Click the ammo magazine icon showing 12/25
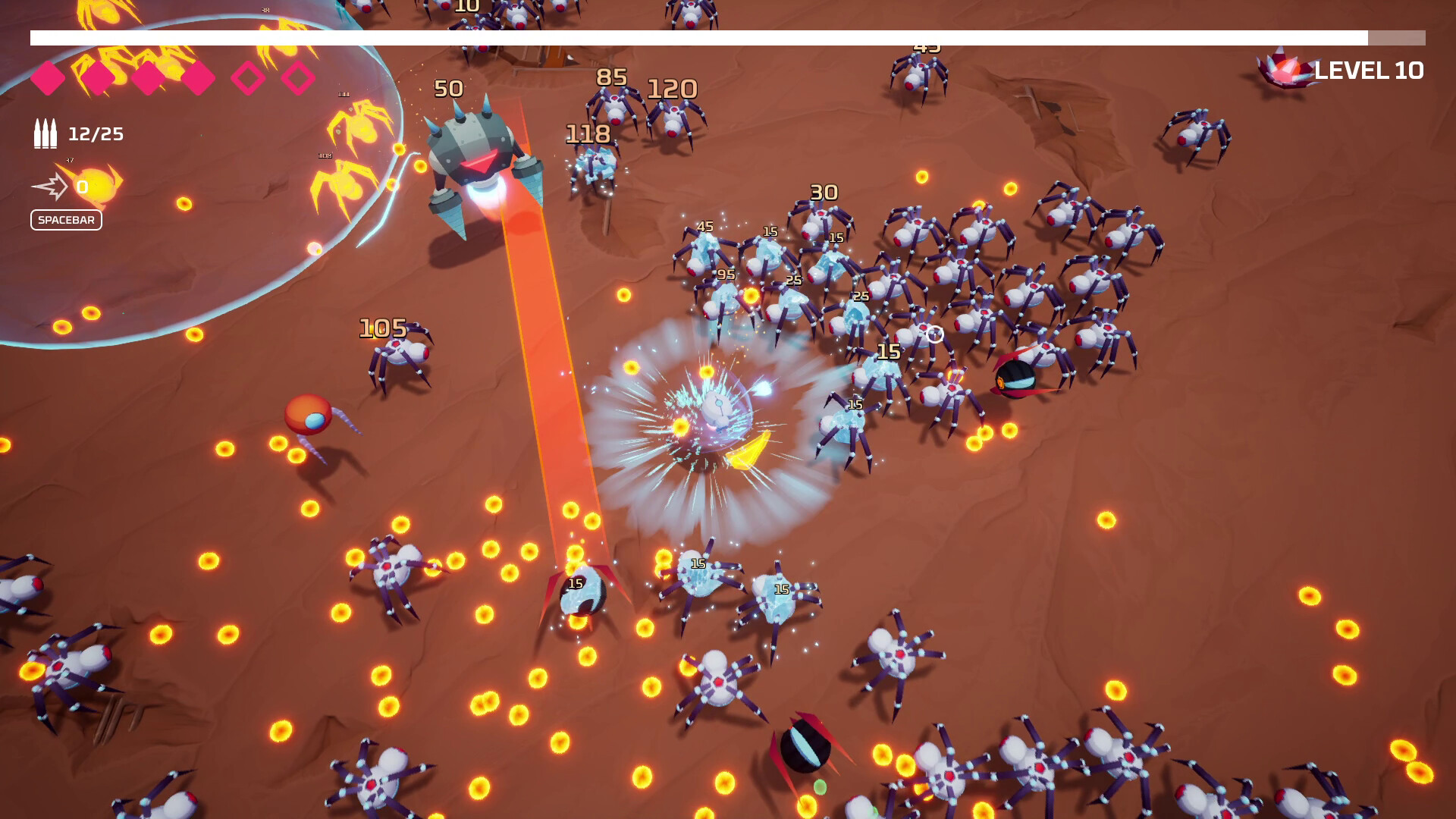The width and height of the screenshot is (1456, 819). 45,133
